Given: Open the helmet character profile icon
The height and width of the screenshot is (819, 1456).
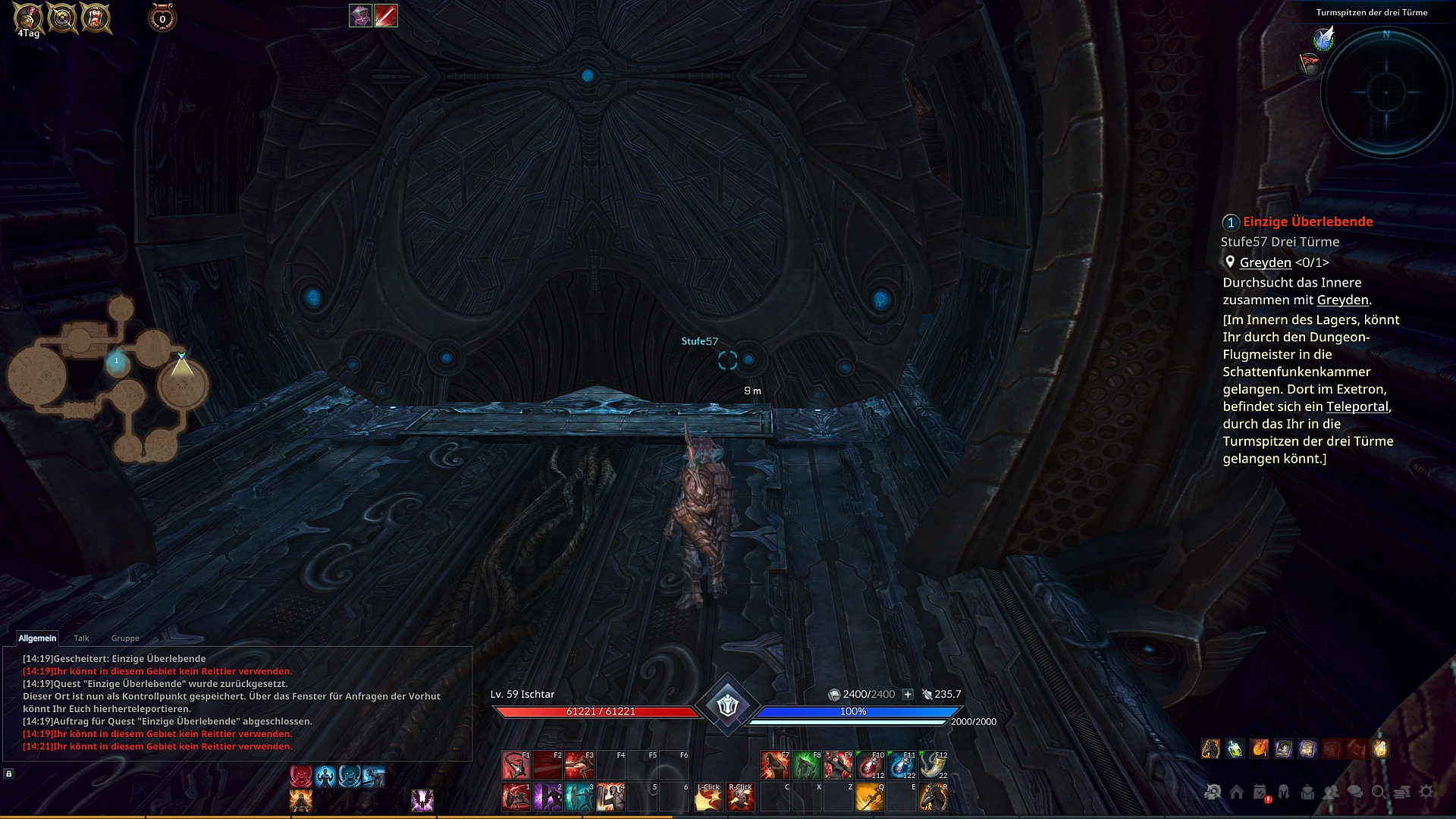Looking at the screenshot, I should pyautogui.click(x=1284, y=792).
